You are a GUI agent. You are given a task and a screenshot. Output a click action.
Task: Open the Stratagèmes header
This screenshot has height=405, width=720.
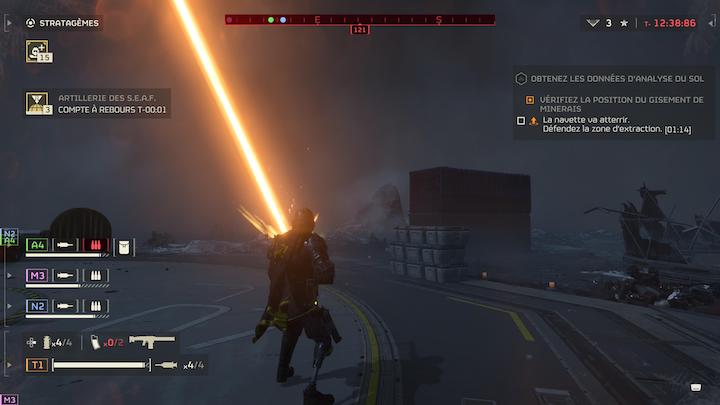click(68, 23)
